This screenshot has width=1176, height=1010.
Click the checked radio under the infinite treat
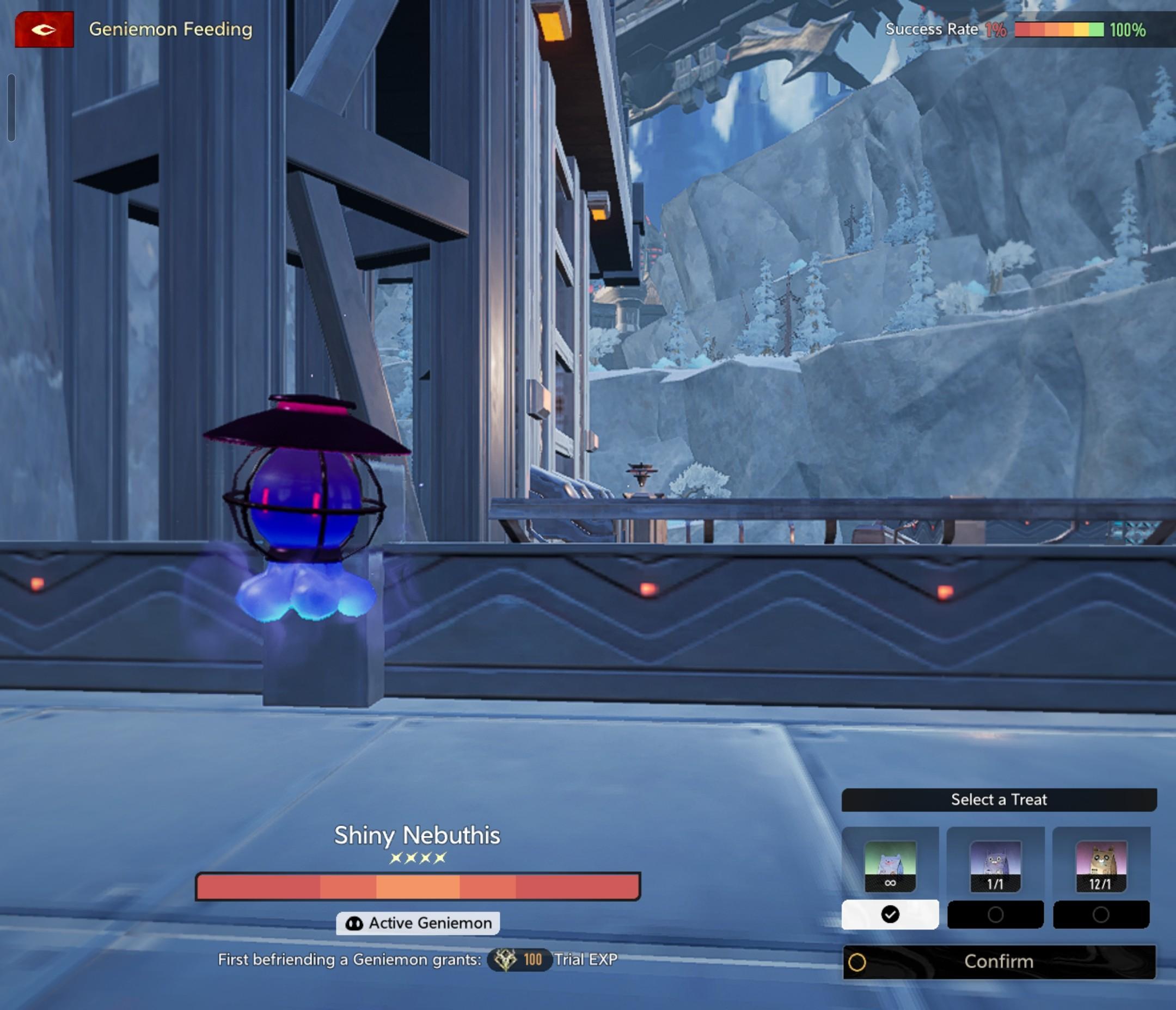[x=890, y=915]
